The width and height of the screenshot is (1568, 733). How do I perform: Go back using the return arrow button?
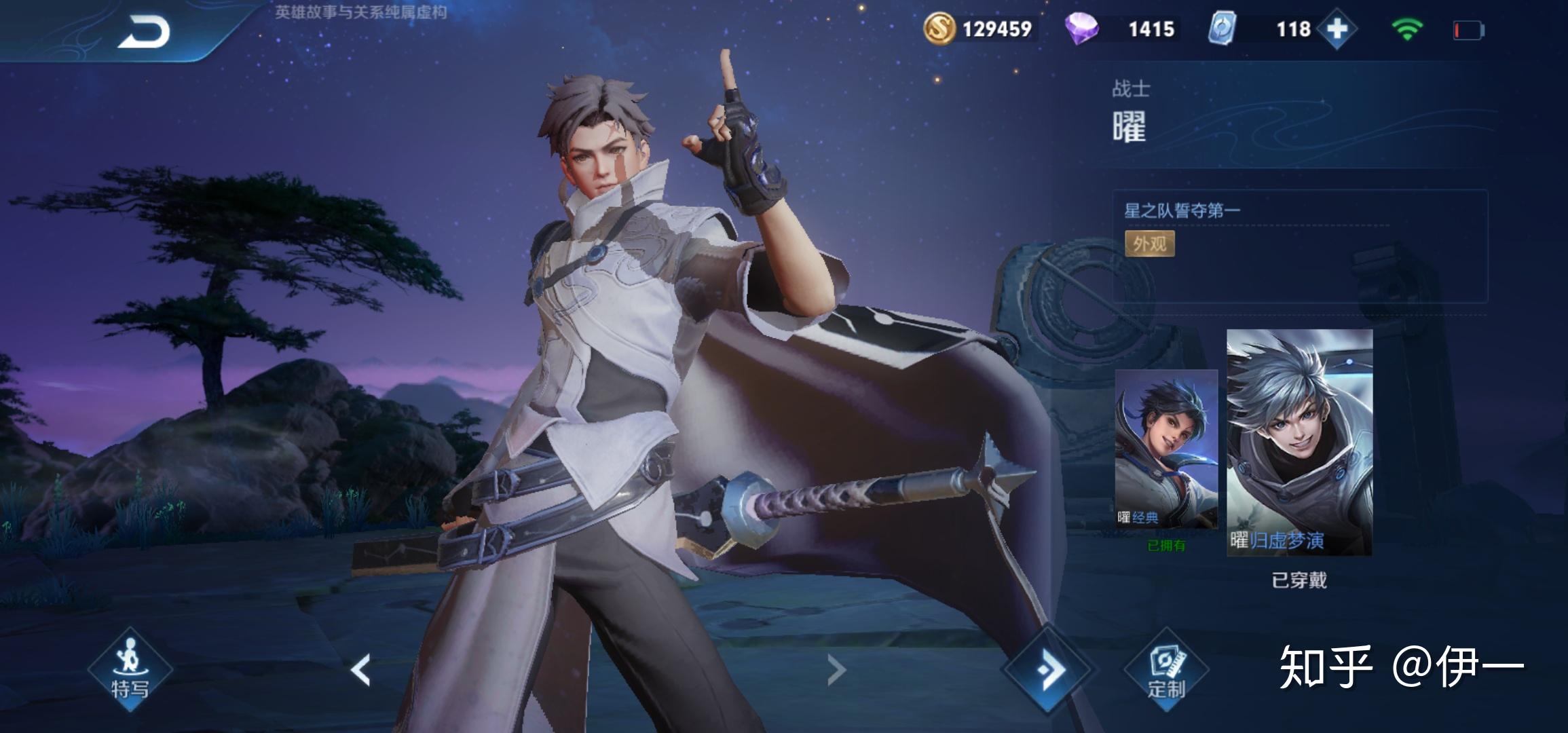(144, 32)
